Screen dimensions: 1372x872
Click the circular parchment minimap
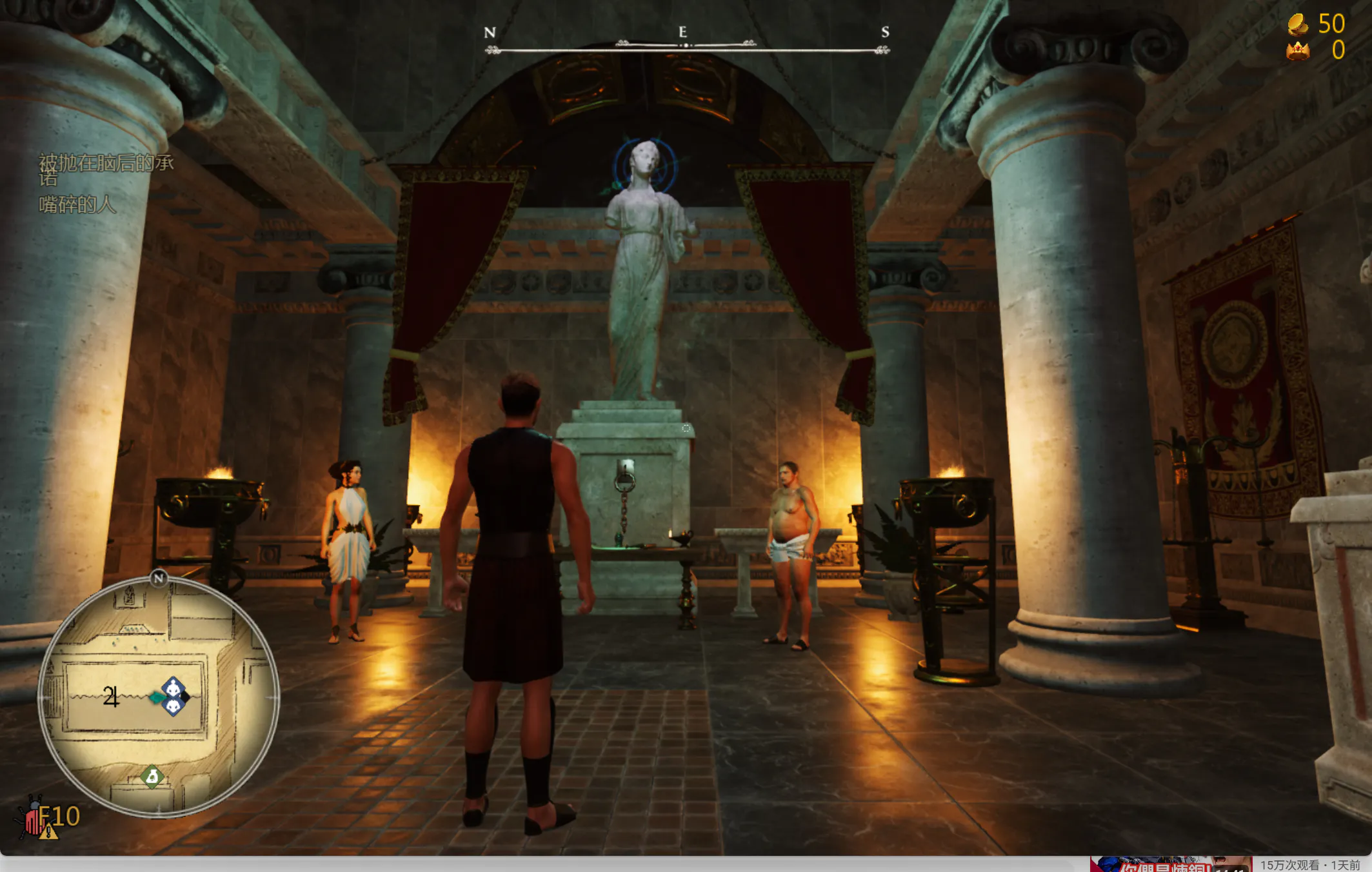158,697
